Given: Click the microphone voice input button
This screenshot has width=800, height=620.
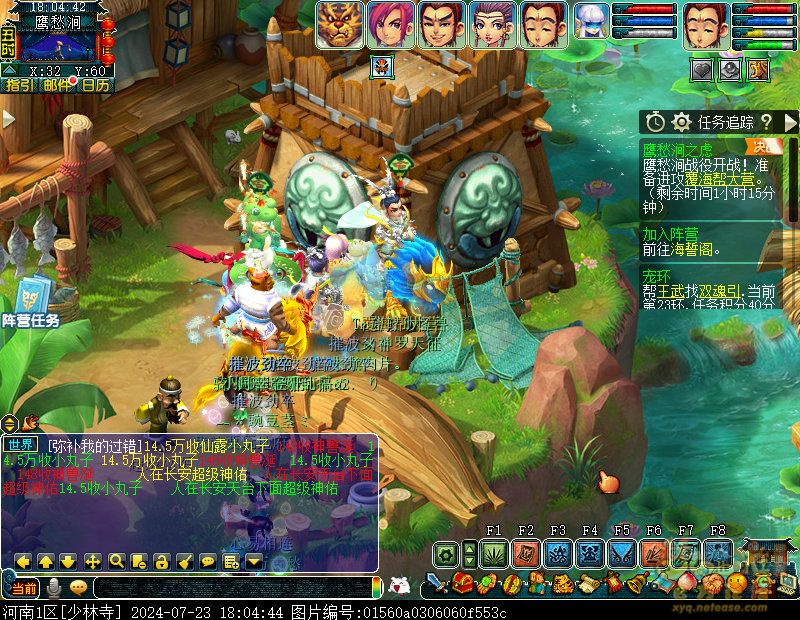Looking at the screenshot, I should 54,587.
